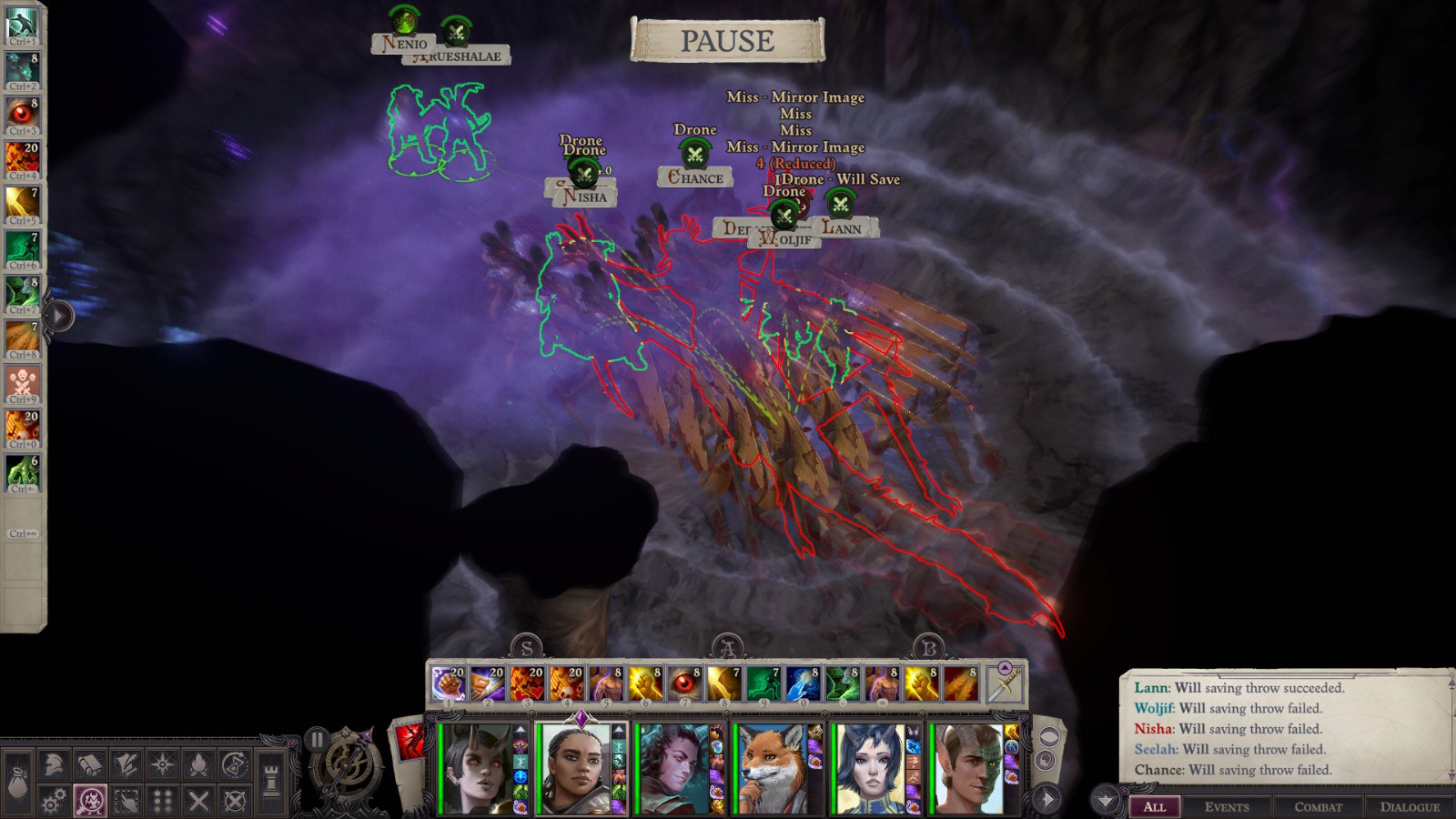Screen dimensions: 1456x819
Task: Click the dice roll icon in the toolbar
Action: click(162, 799)
